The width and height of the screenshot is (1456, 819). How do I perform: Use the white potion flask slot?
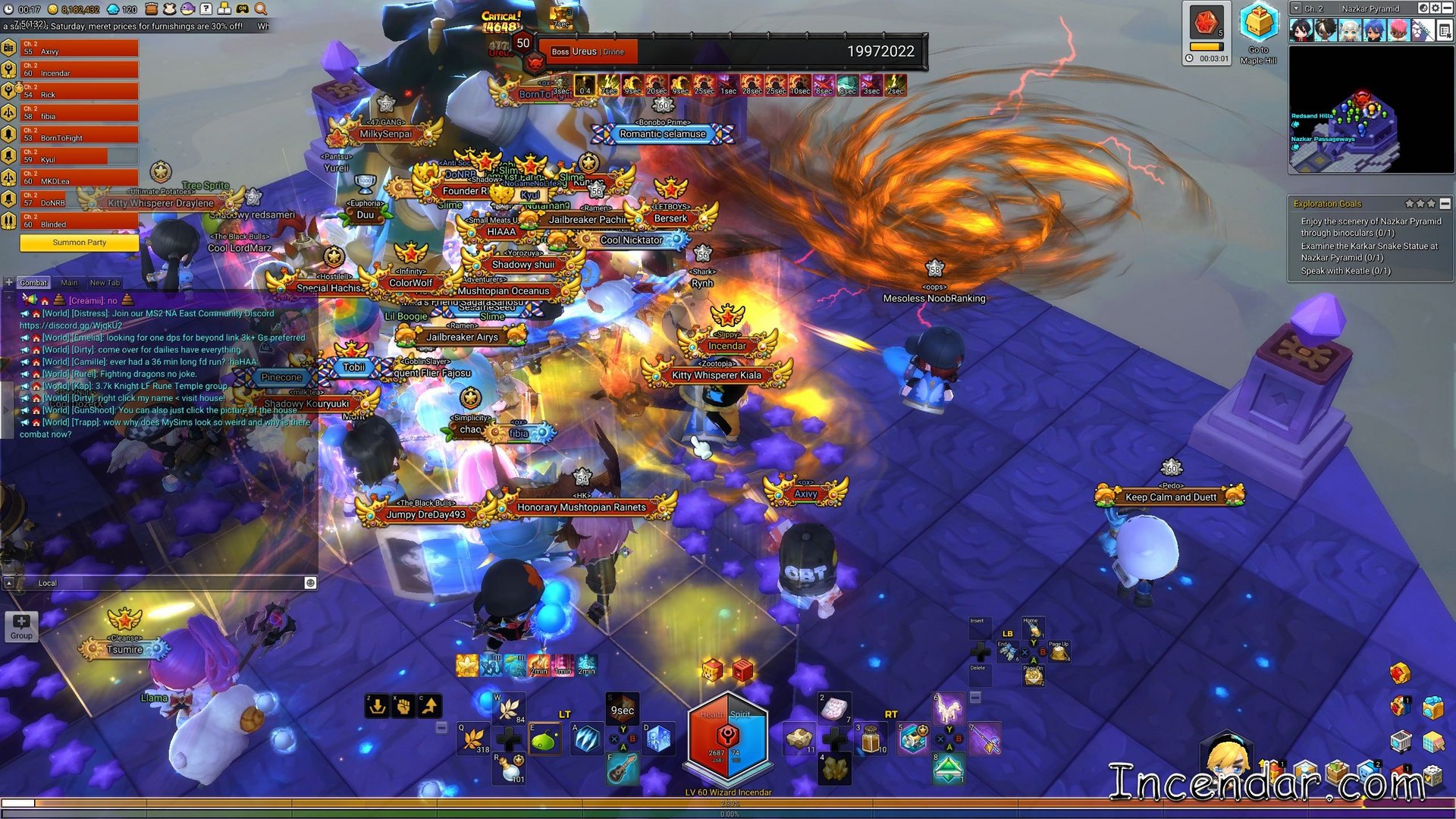510,769
